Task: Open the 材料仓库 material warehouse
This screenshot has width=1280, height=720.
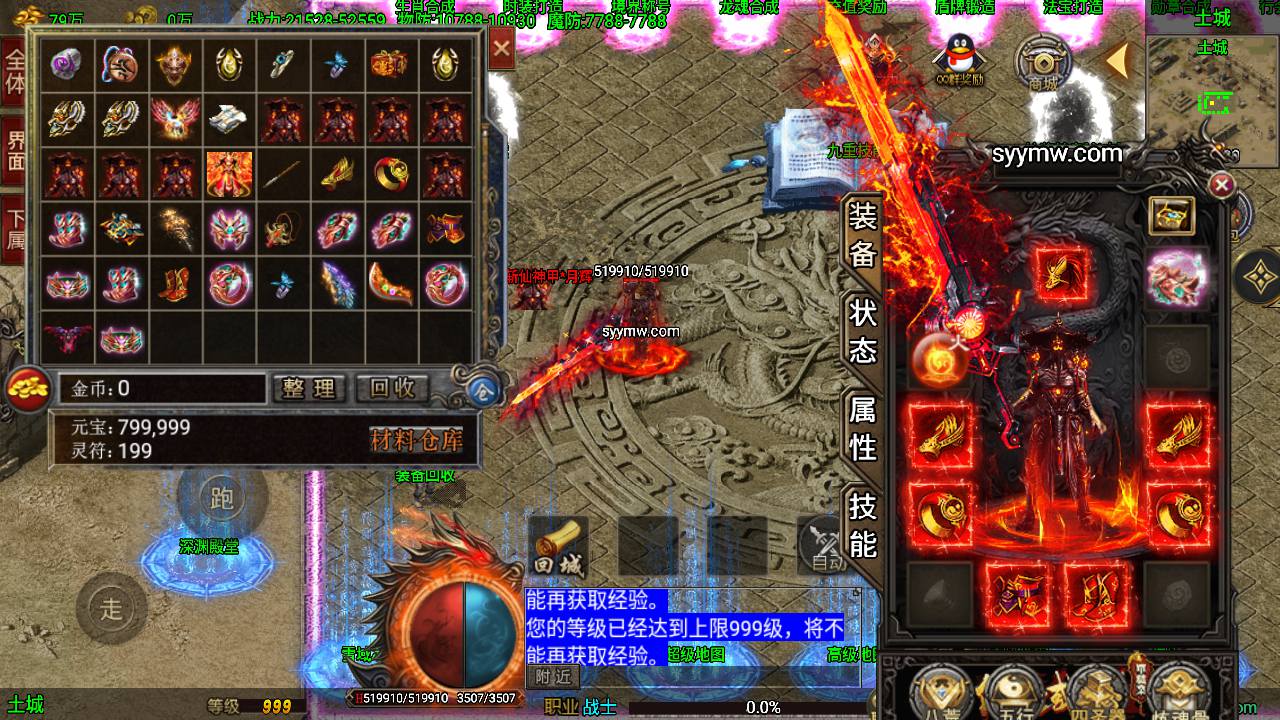Action: (416, 439)
